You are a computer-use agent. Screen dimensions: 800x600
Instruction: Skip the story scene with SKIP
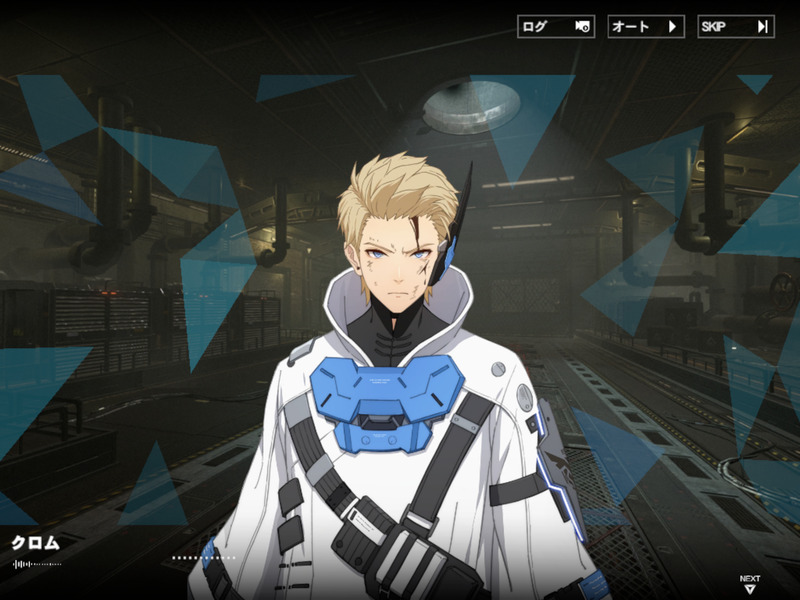pos(735,27)
